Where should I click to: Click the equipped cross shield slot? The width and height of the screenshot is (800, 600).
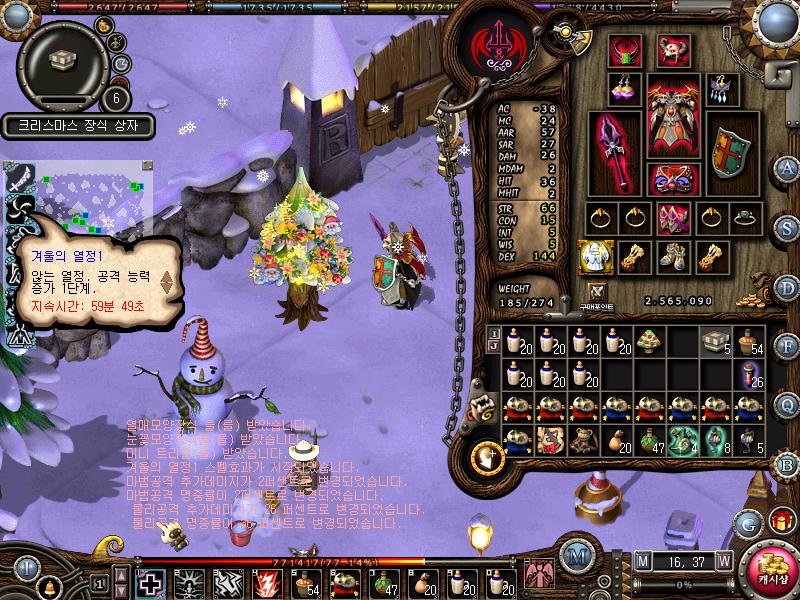[x=730, y=152]
